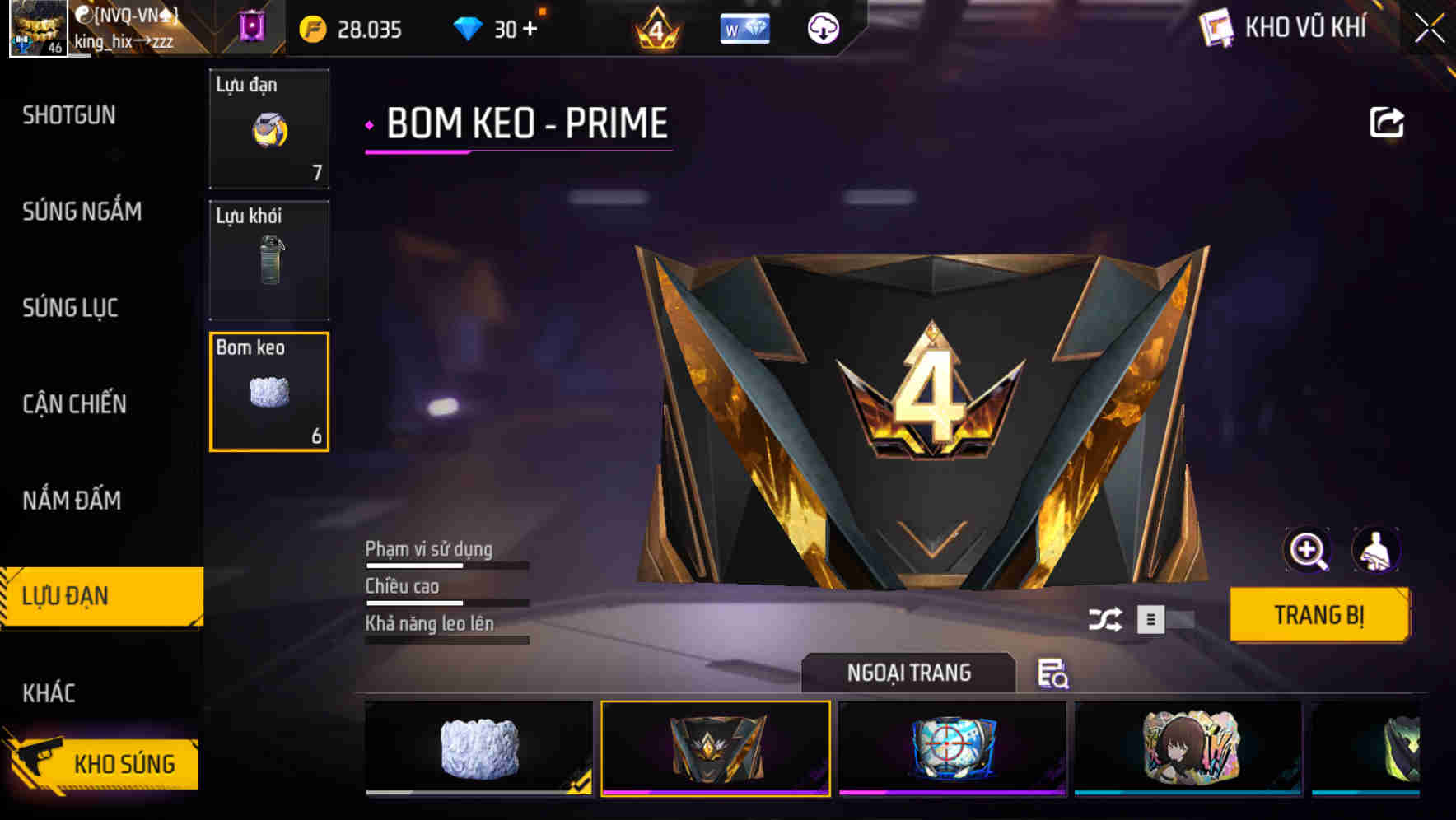This screenshot has width=1456, height=820.
Task: Select the SHOTGUN category
Action: [x=70, y=115]
